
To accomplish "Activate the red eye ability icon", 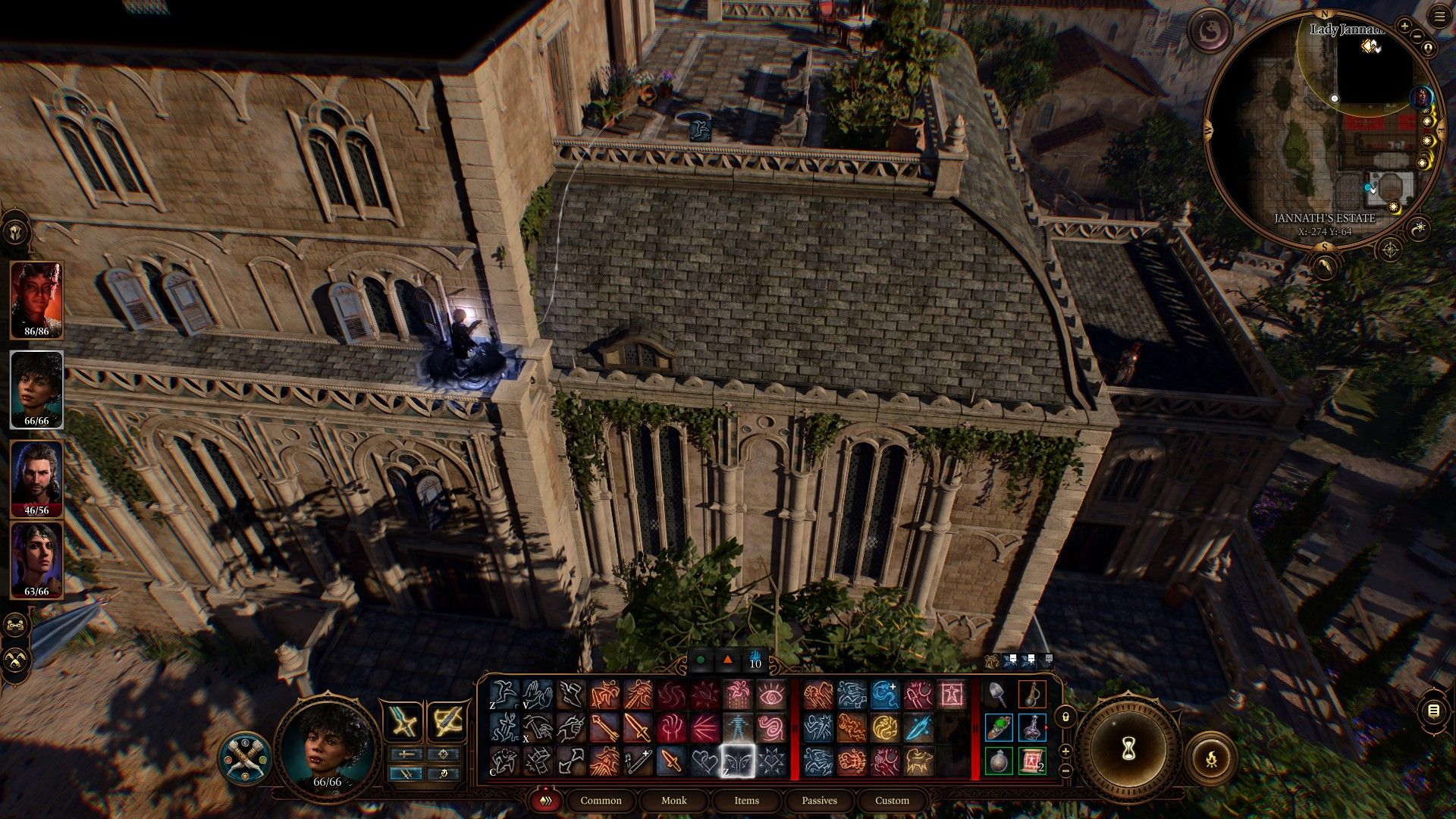I will pos(771,694).
